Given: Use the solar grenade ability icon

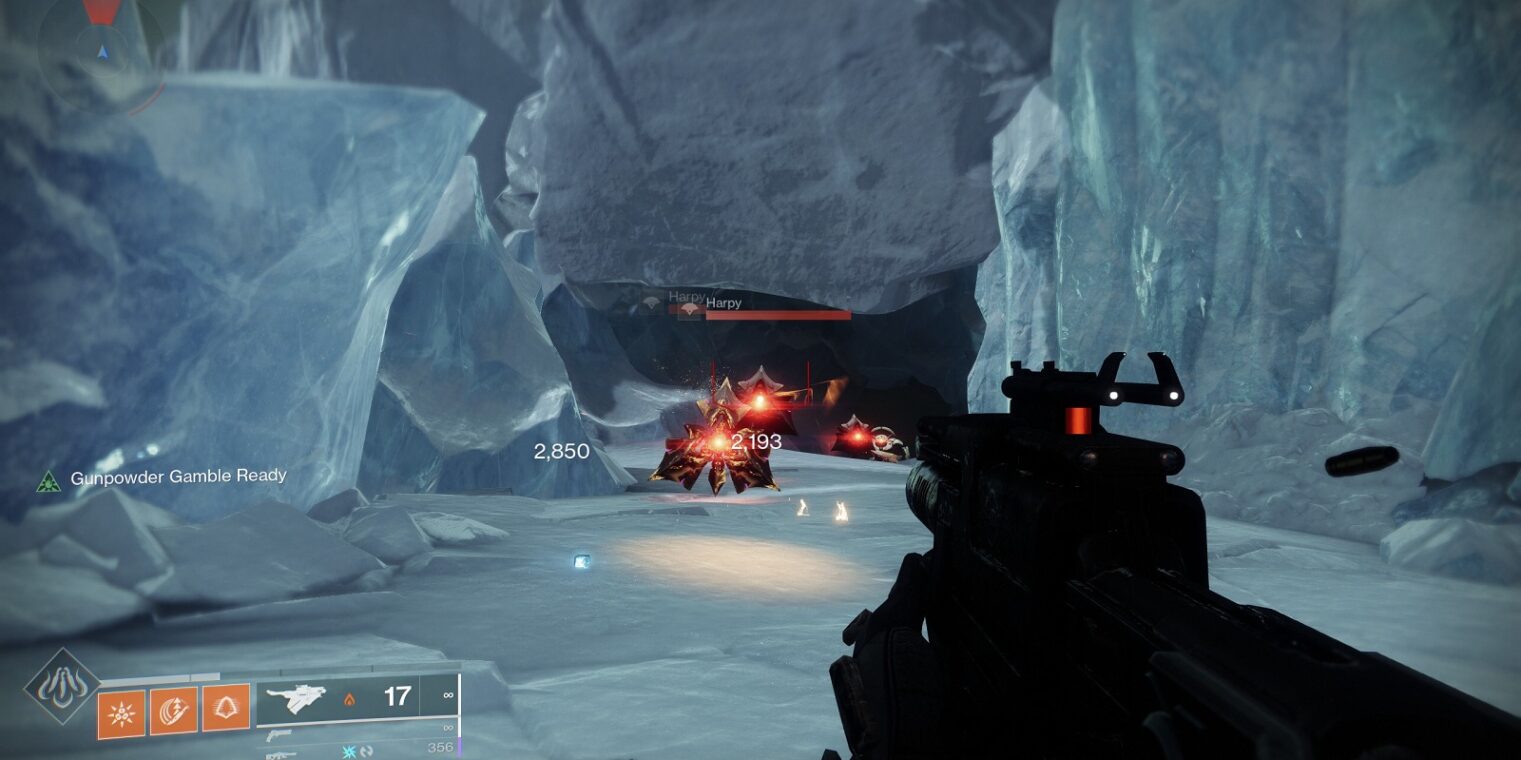Looking at the screenshot, I should point(121,714).
